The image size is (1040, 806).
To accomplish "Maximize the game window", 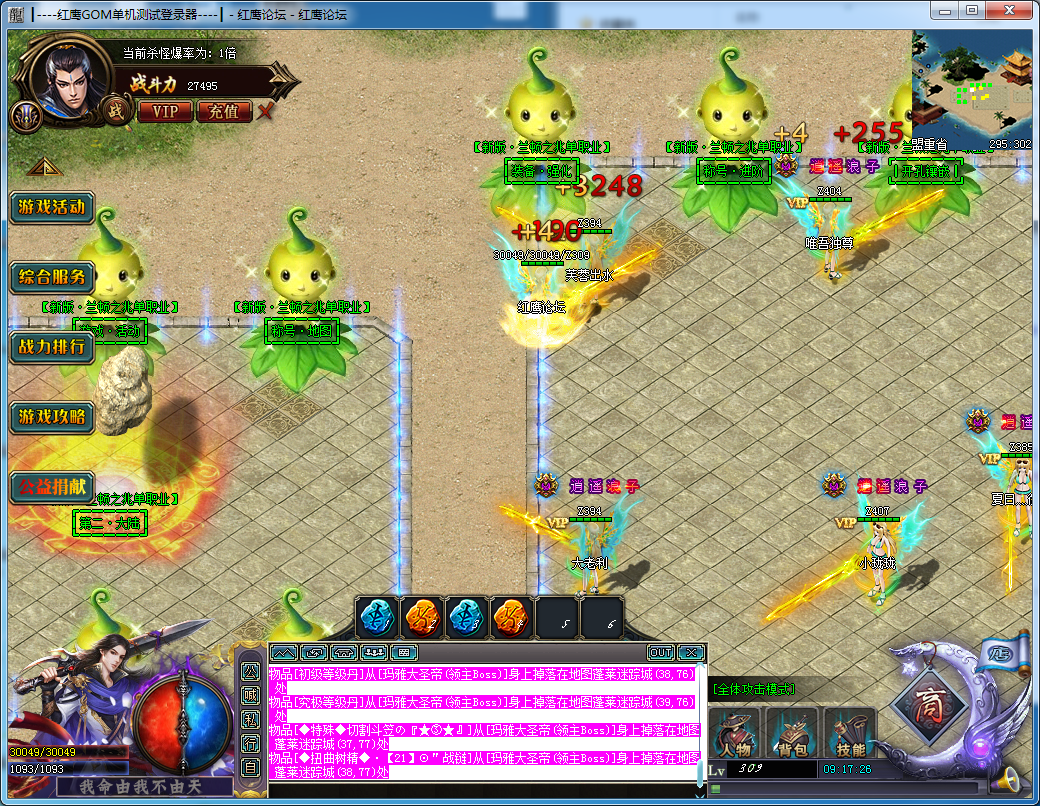I will tap(971, 9).
